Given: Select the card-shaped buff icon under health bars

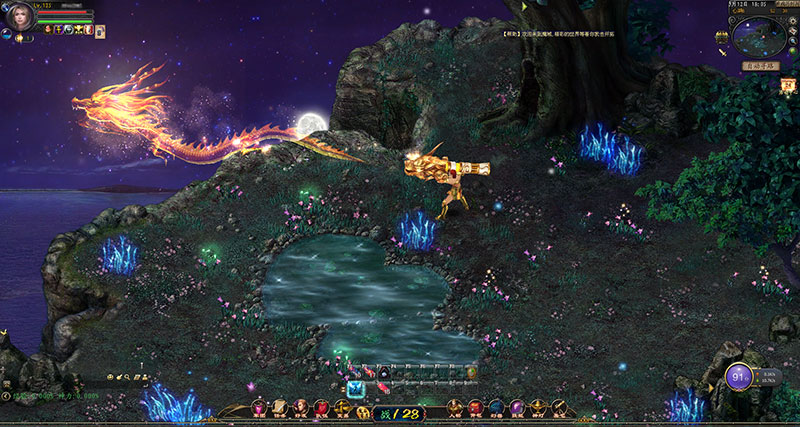Looking at the screenshot, I should click(100, 32).
